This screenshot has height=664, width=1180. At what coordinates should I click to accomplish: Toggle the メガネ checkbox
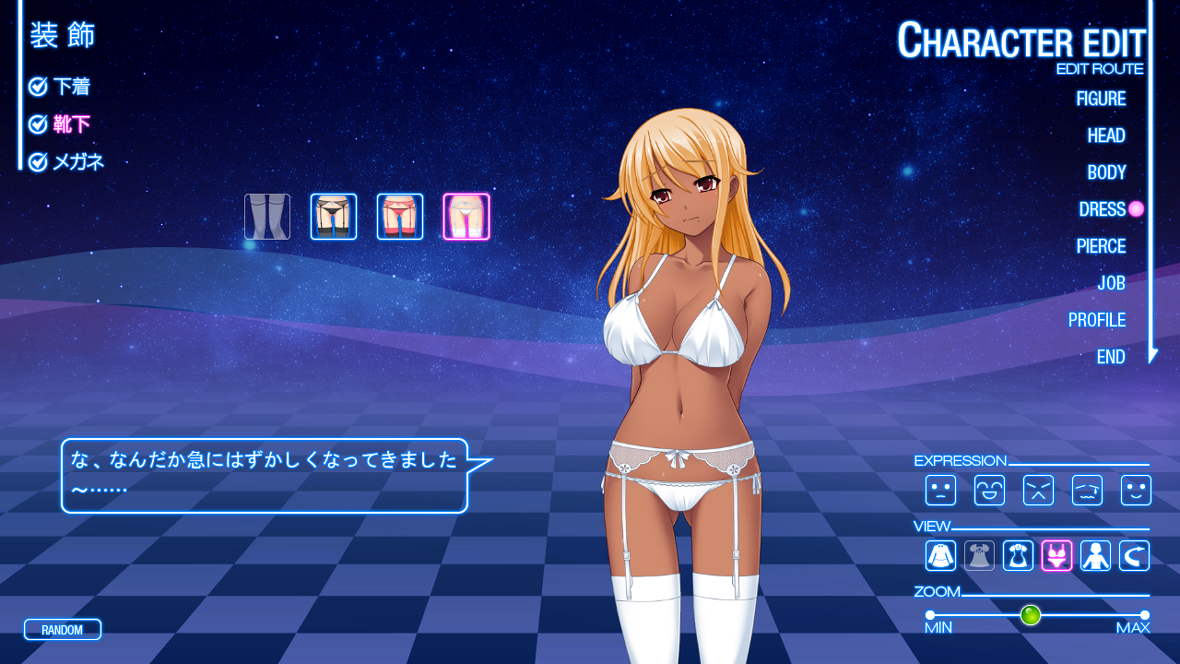[38, 162]
